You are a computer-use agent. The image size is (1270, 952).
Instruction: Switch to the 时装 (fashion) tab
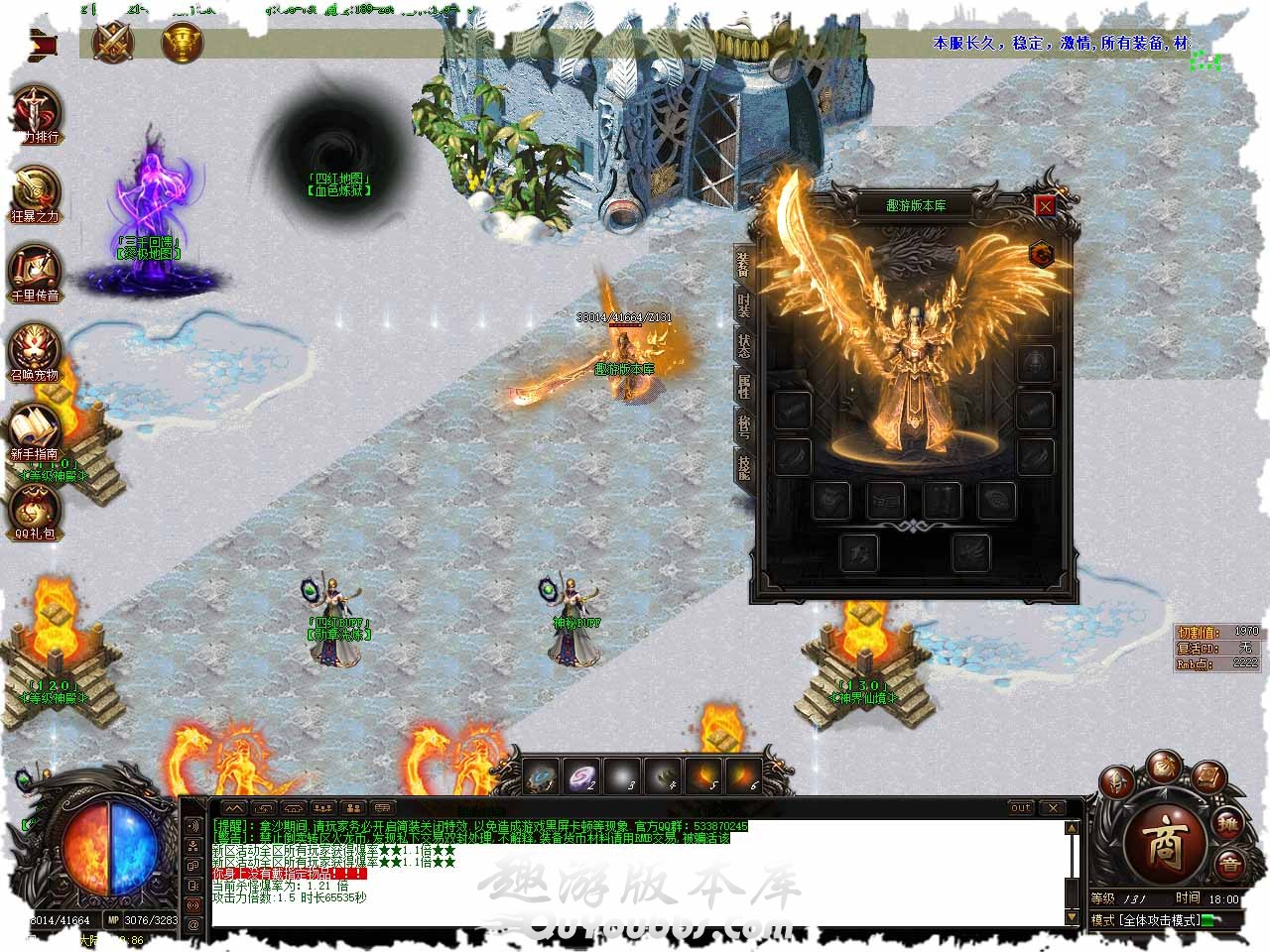(744, 305)
